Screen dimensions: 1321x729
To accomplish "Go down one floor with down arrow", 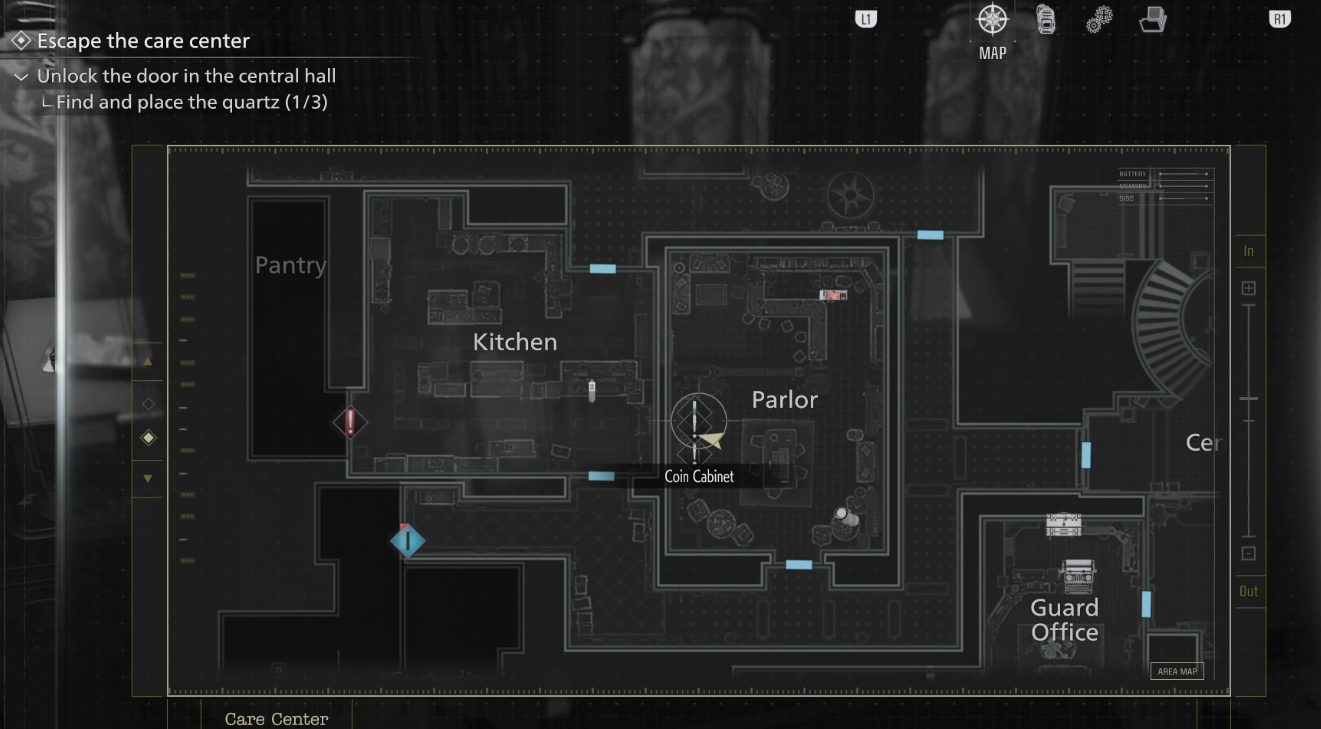I will pyautogui.click(x=148, y=479).
